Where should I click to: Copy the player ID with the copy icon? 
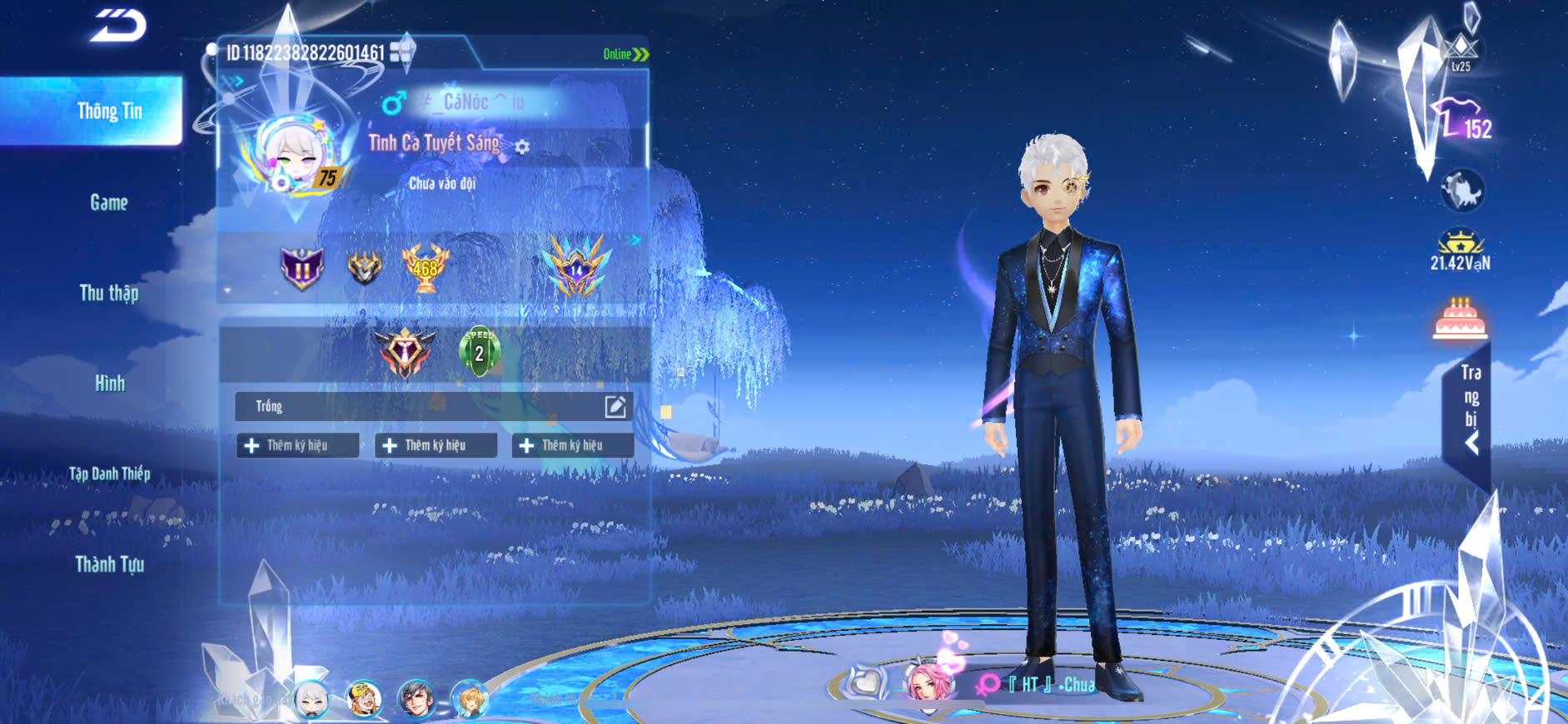point(401,52)
